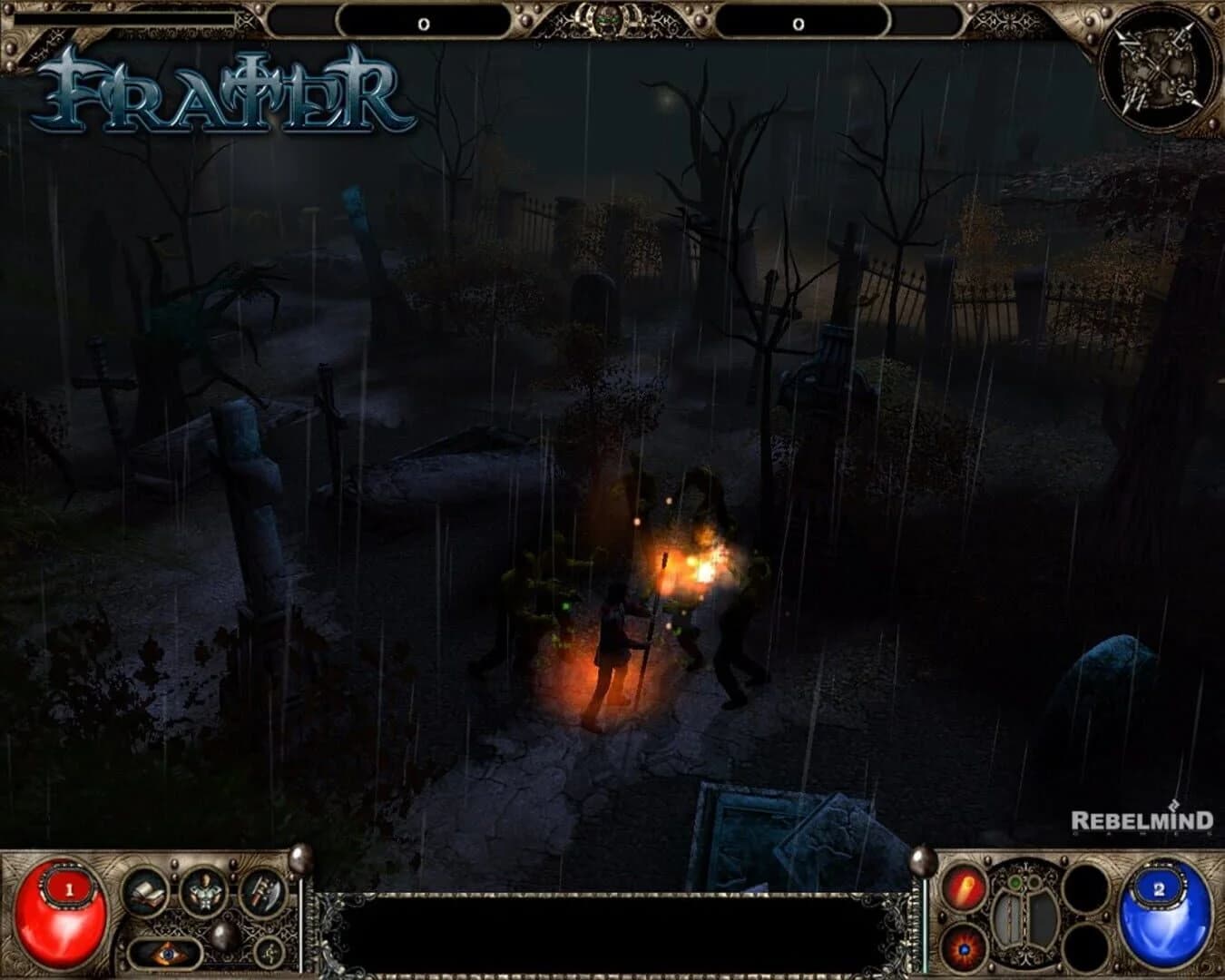The image size is (1225, 980).
Task: Click the green rune icon near right orb
Action: coord(1014,880)
